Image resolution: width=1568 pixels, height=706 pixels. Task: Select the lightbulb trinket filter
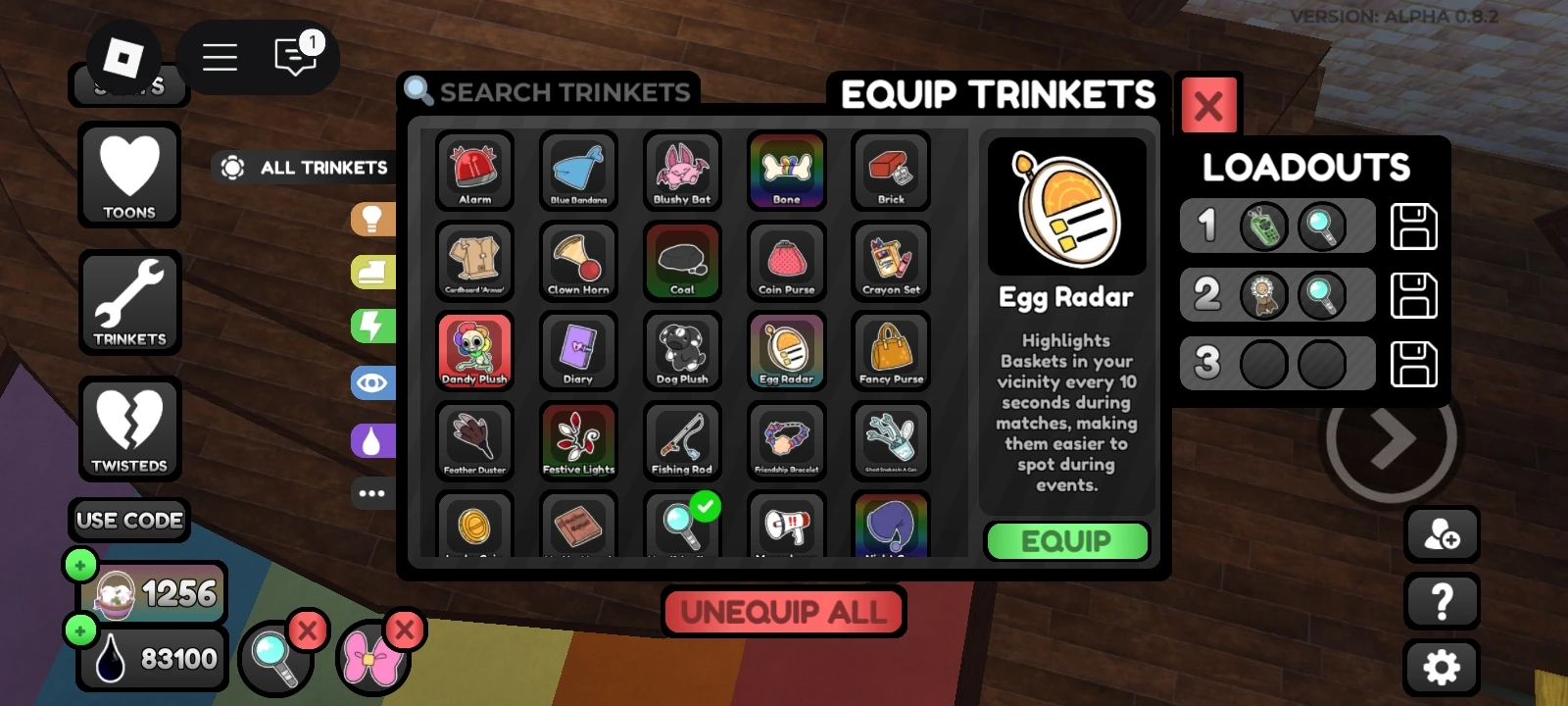coord(372,218)
